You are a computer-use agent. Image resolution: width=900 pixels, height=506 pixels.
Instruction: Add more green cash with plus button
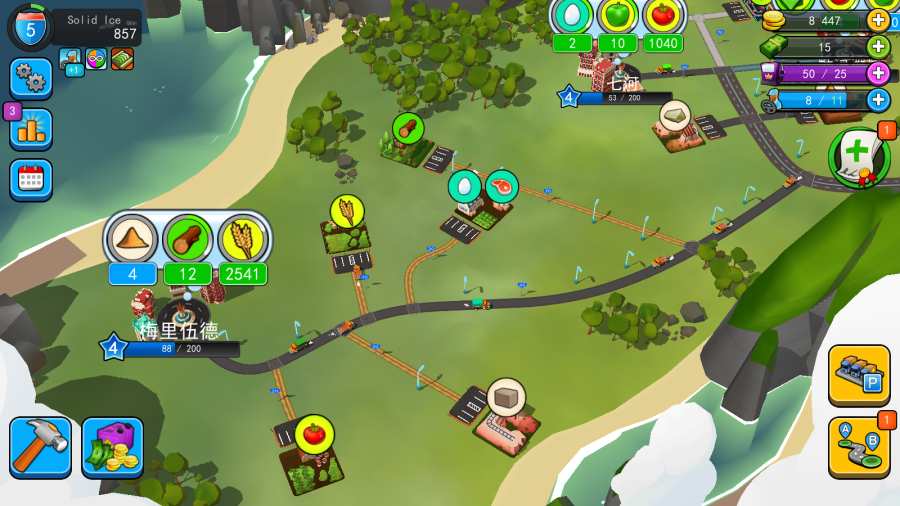[x=878, y=46]
